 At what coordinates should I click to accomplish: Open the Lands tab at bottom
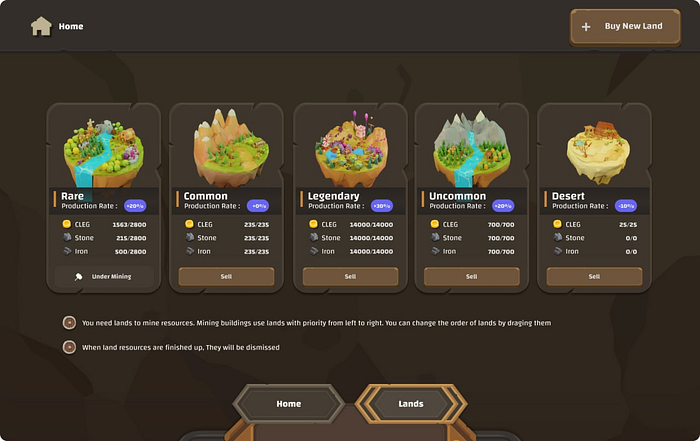(411, 404)
